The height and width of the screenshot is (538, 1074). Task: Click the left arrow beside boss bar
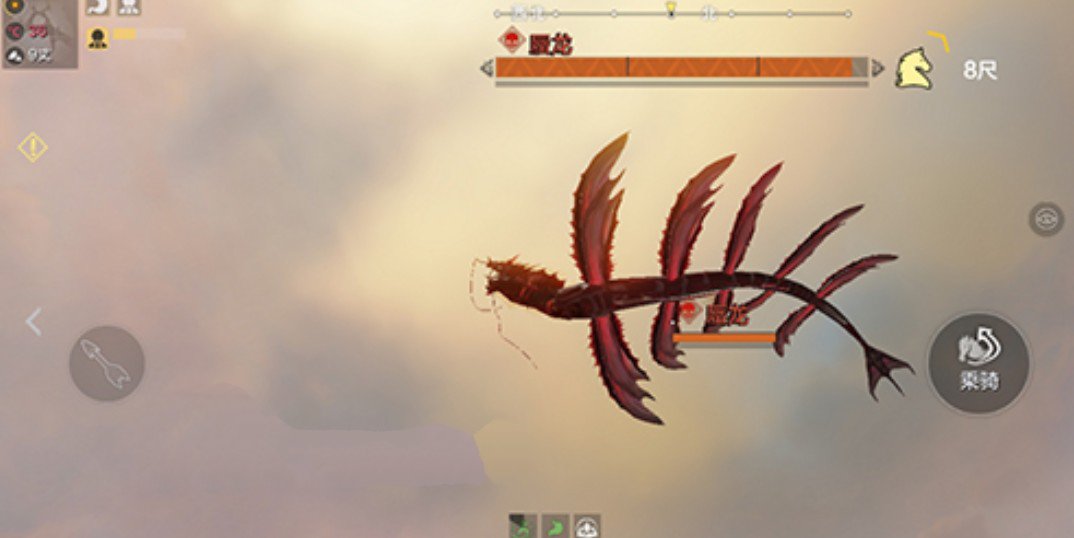[x=487, y=68]
